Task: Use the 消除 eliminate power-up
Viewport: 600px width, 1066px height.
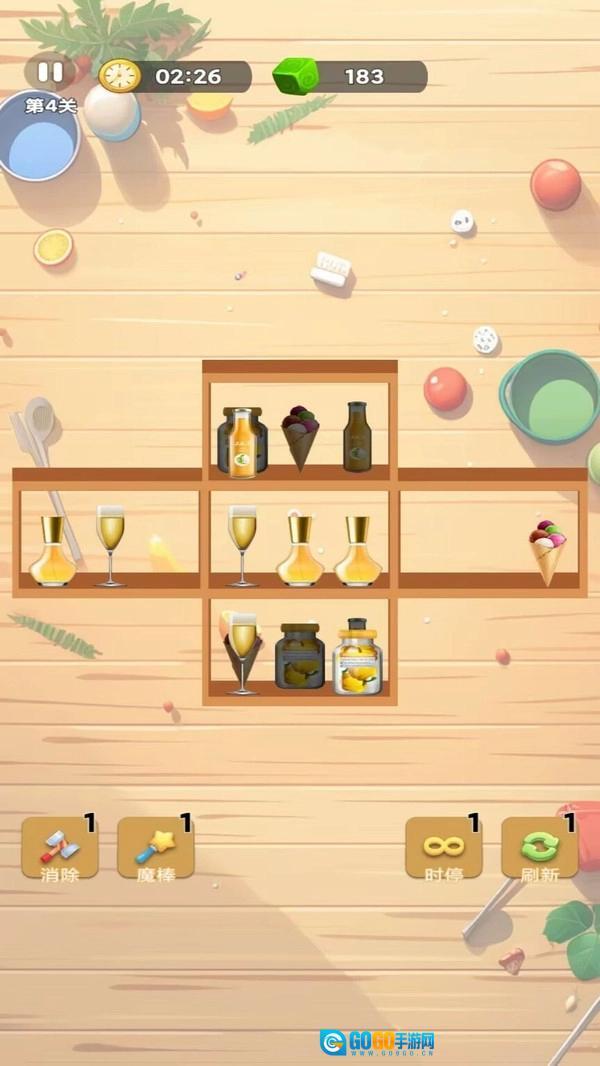Action: click(60, 848)
